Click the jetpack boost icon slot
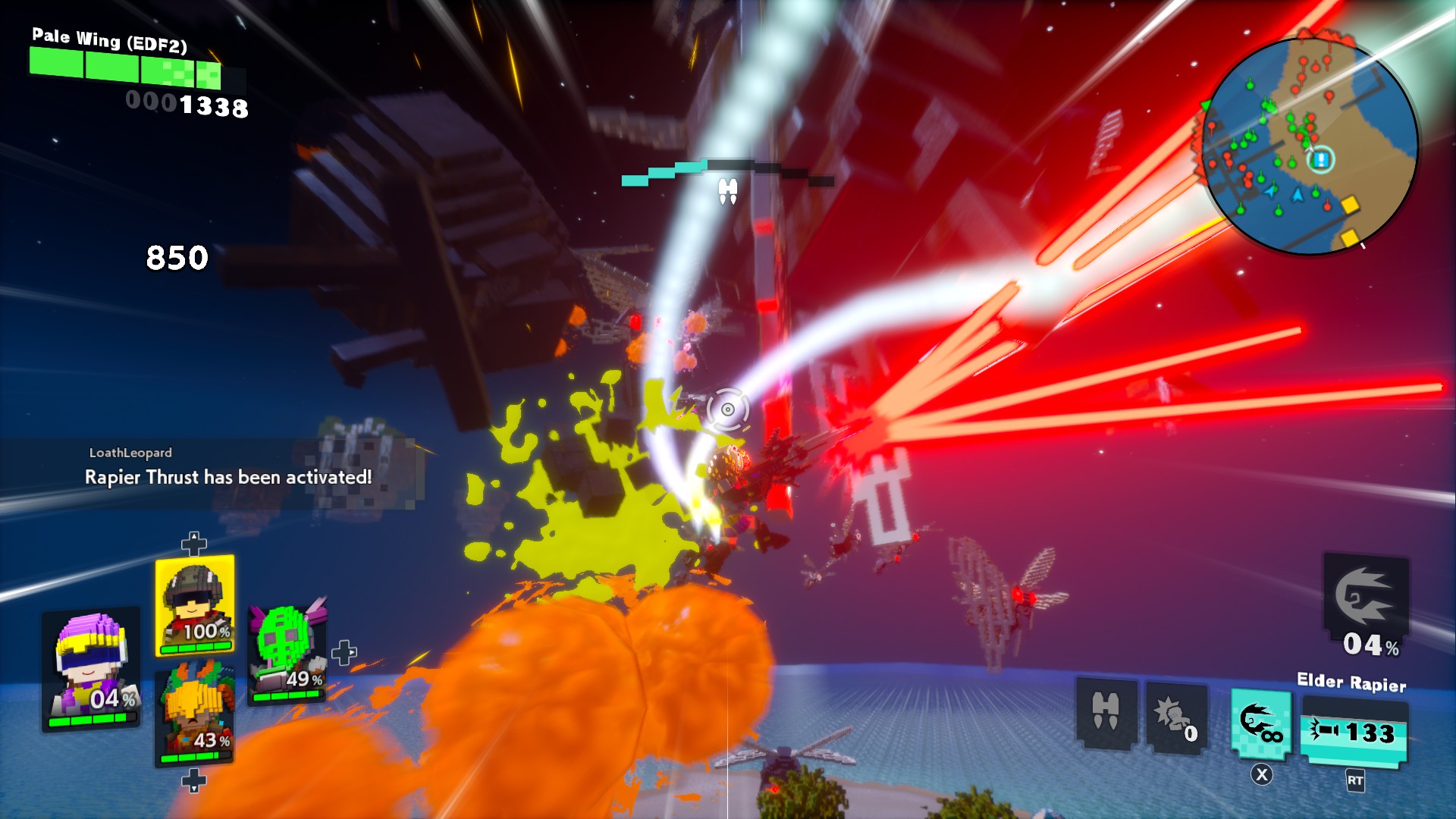This screenshot has width=1456, height=819. click(x=1106, y=713)
